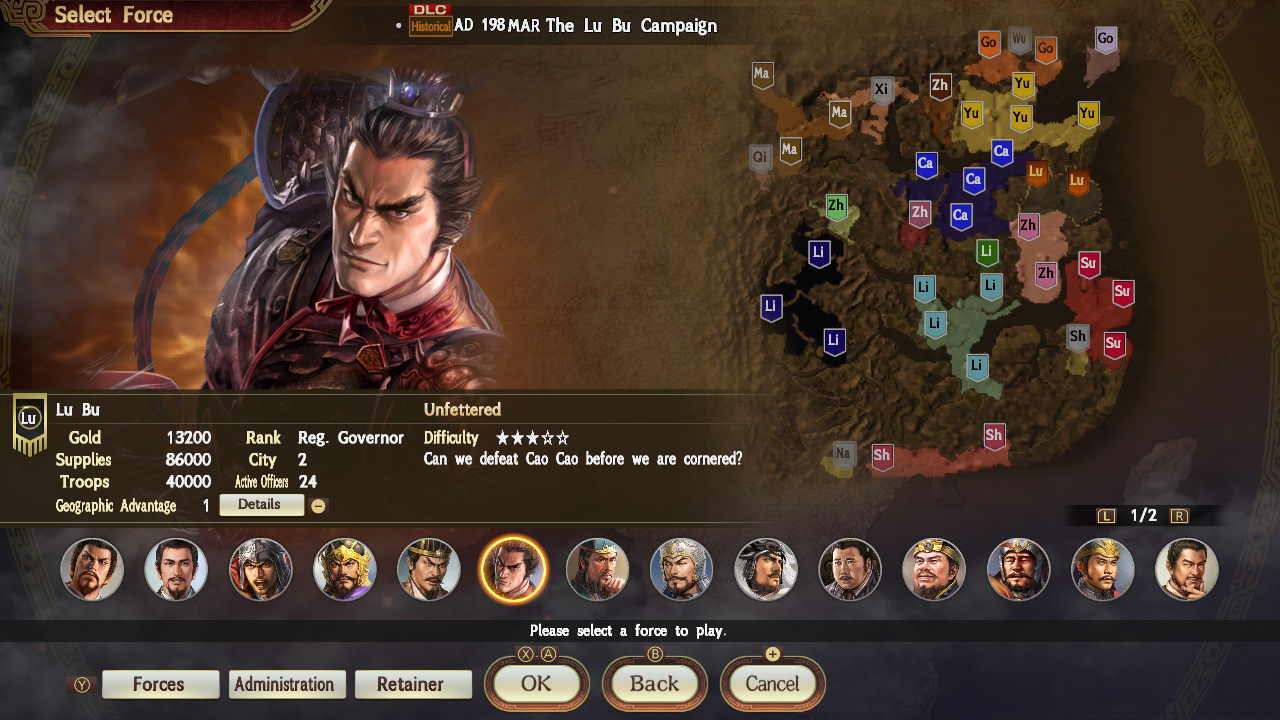
Task: Confirm force selection with OK
Action: [536, 684]
